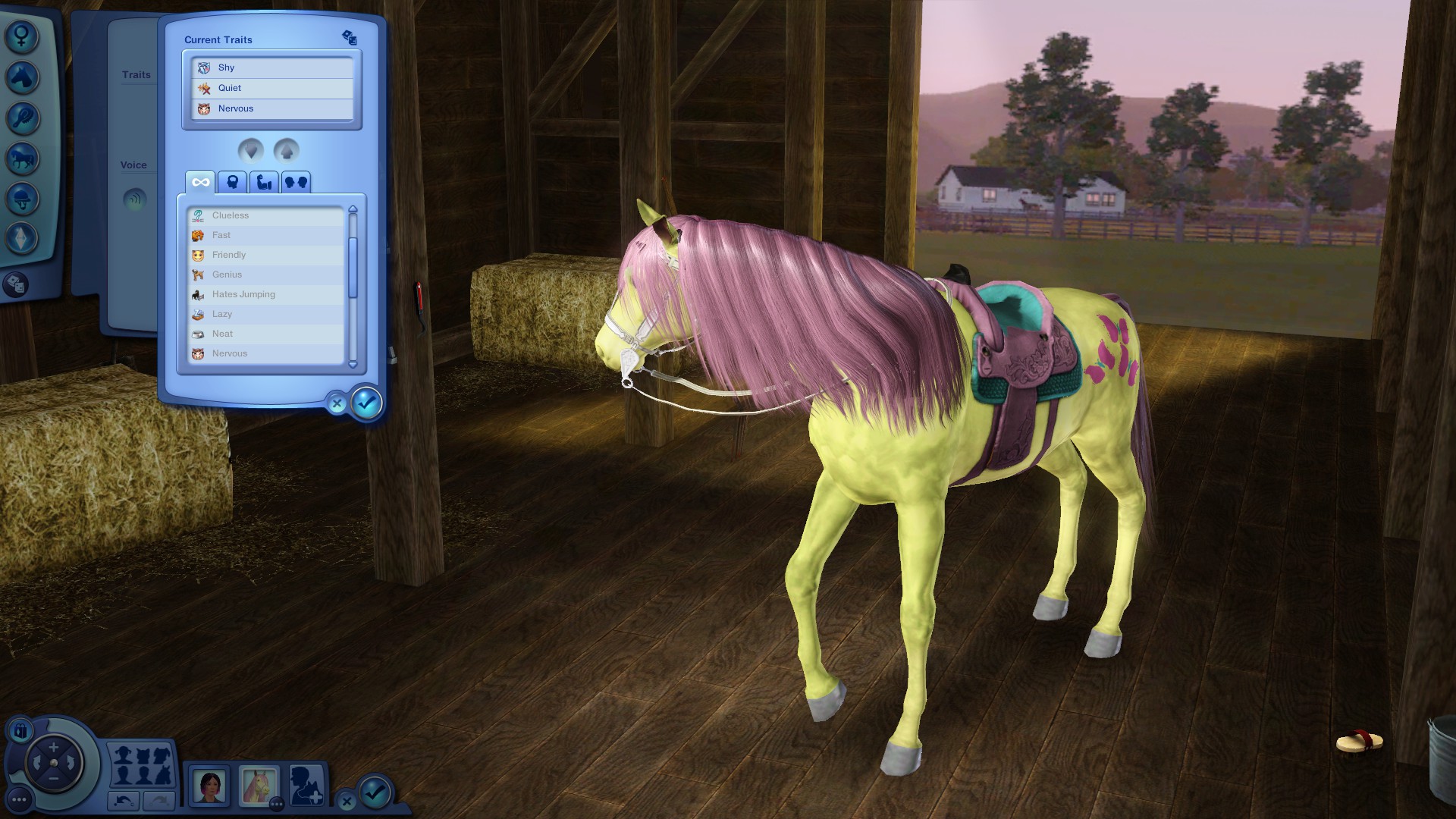Open the riding helmet category on the left sidebar
This screenshot has height=819, width=1456.
pos(22,199)
